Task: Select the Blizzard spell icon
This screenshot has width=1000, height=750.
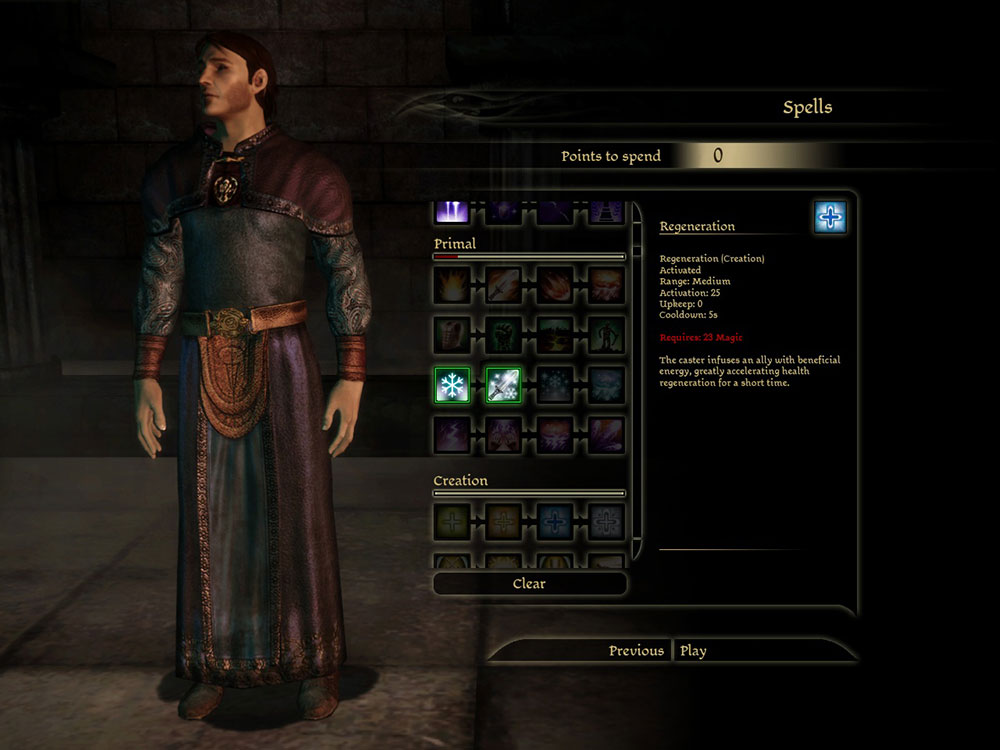Action: tap(606, 385)
